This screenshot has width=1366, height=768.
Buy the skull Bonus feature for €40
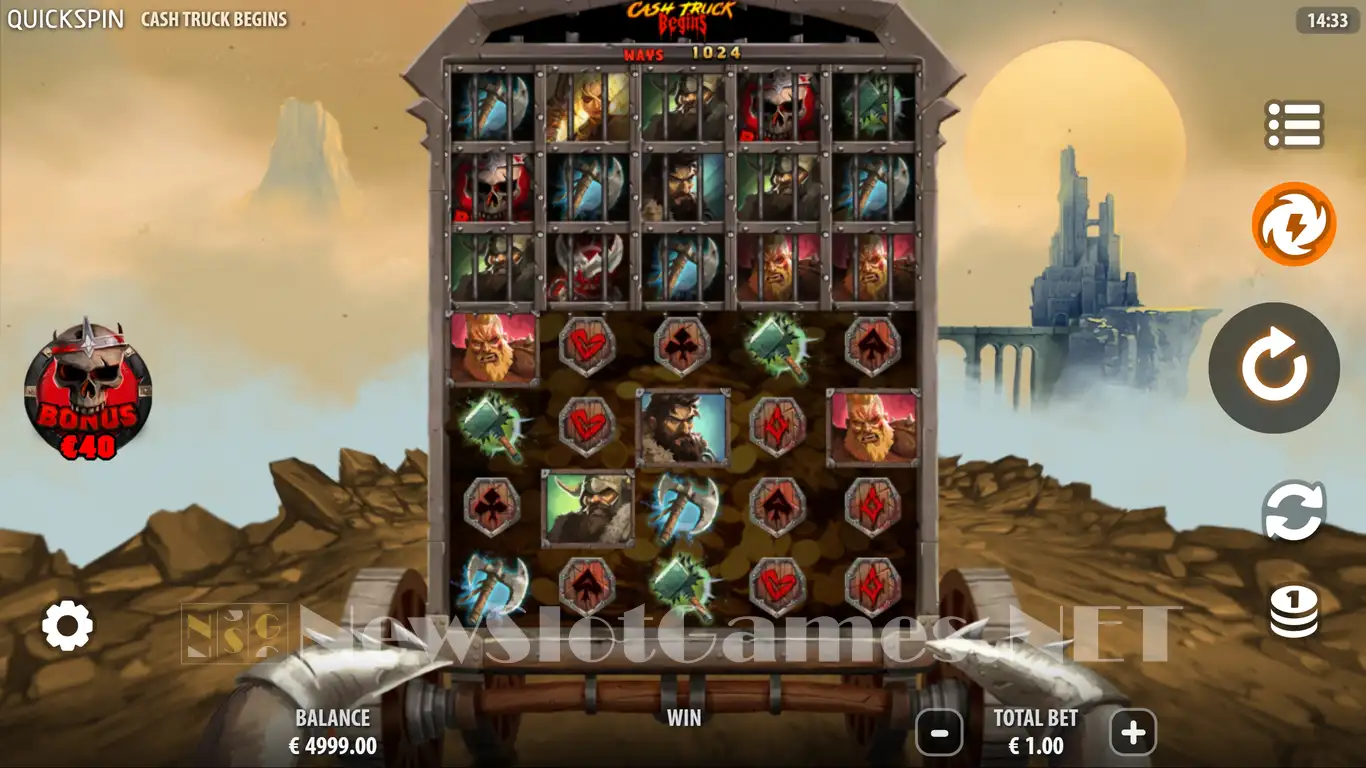(88, 390)
